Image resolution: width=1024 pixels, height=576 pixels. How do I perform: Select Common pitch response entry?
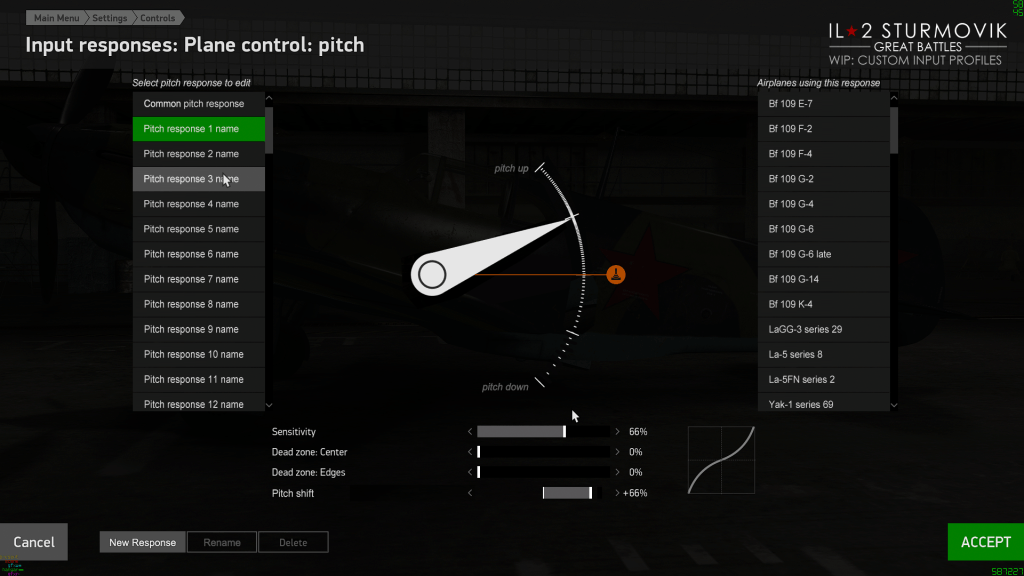tap(198, 104)
